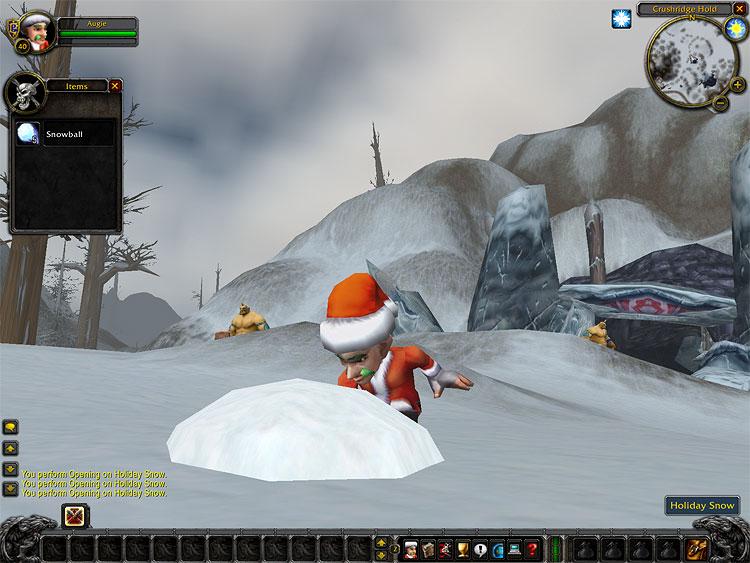Screen dimensions: 750x563
Task: Open the main menu computer micro button
Action: [x=515, y=548]
